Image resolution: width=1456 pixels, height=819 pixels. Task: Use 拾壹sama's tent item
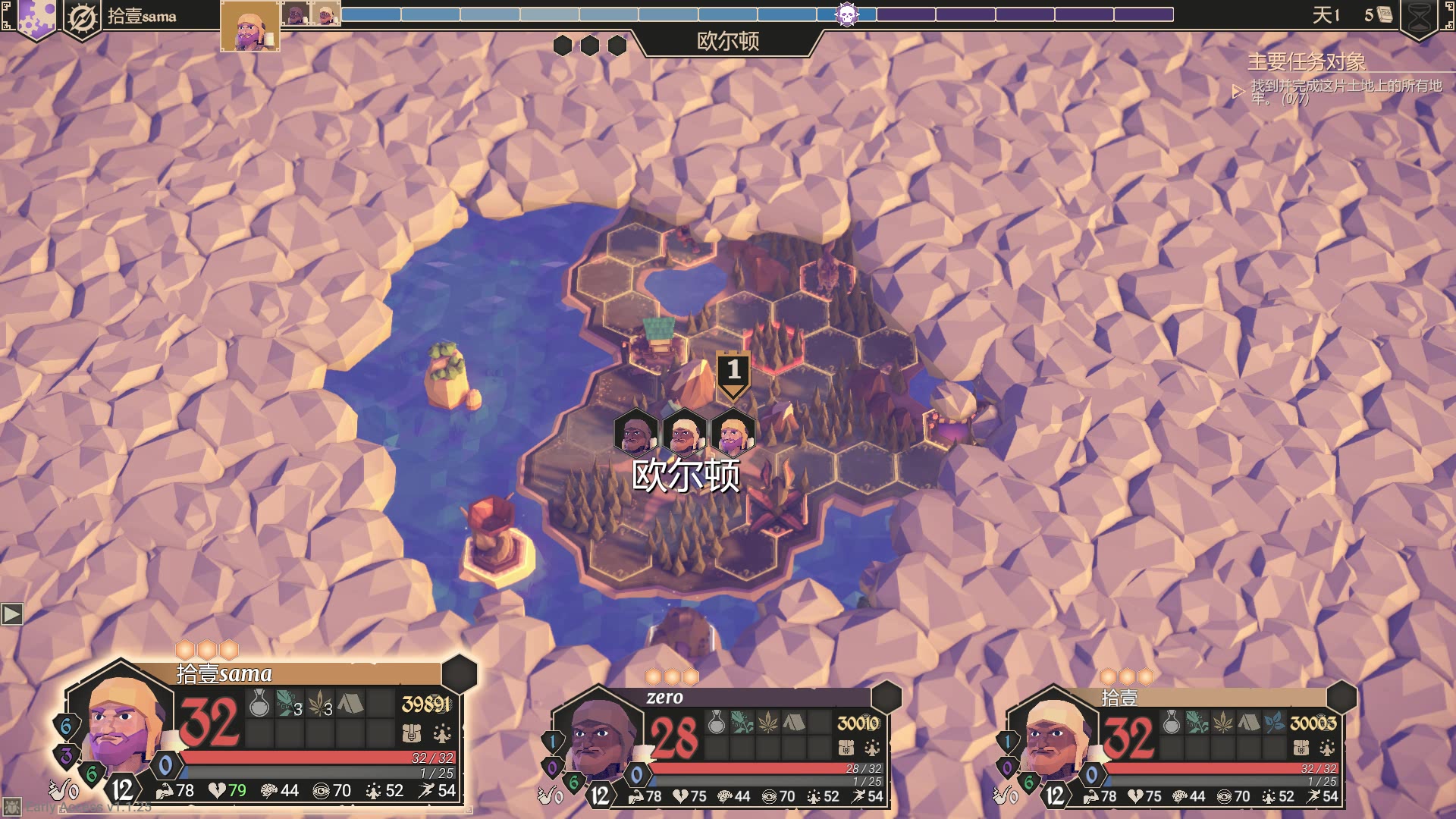[350, 704]
